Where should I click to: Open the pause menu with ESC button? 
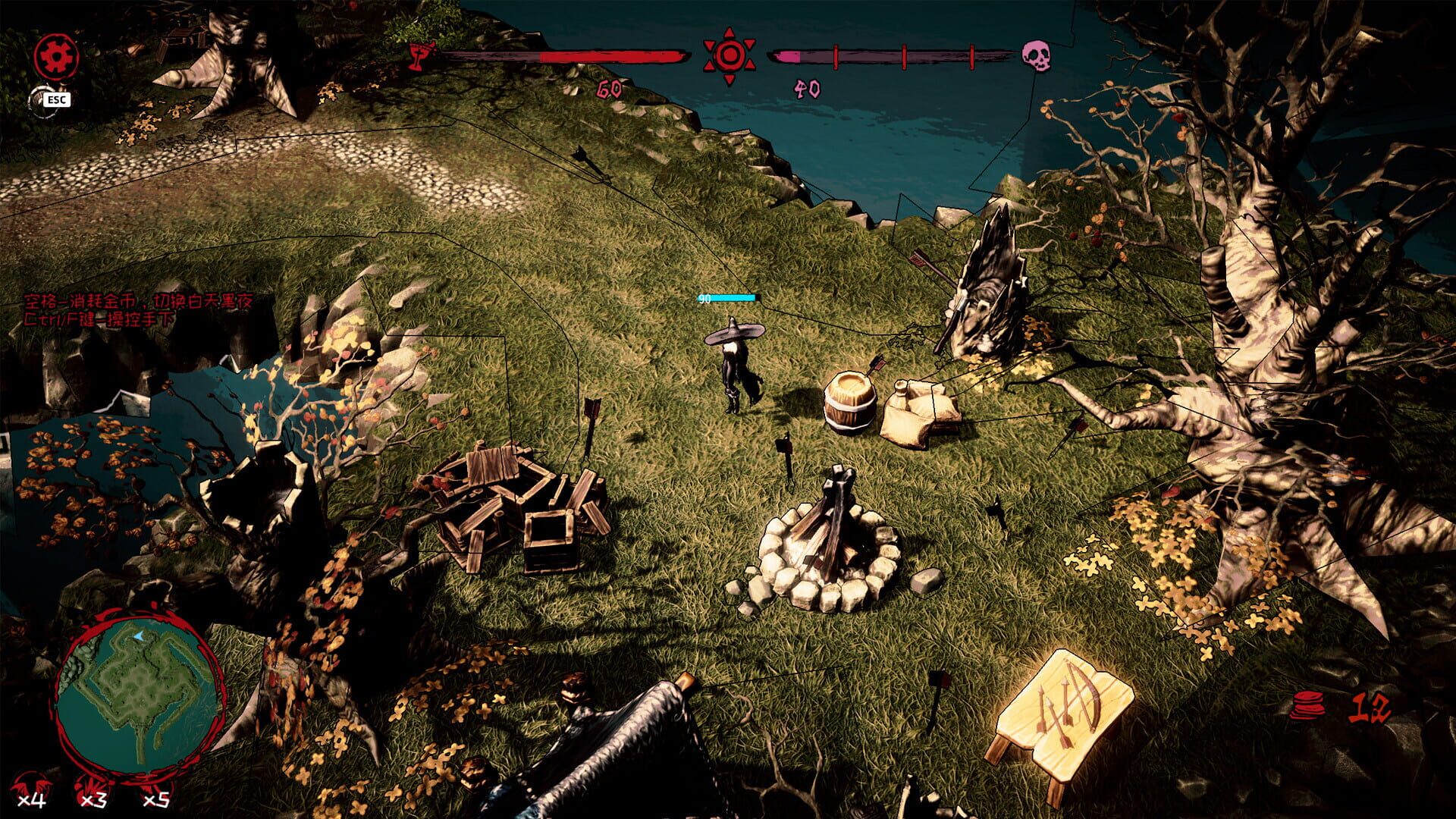[x=55, y=99]
